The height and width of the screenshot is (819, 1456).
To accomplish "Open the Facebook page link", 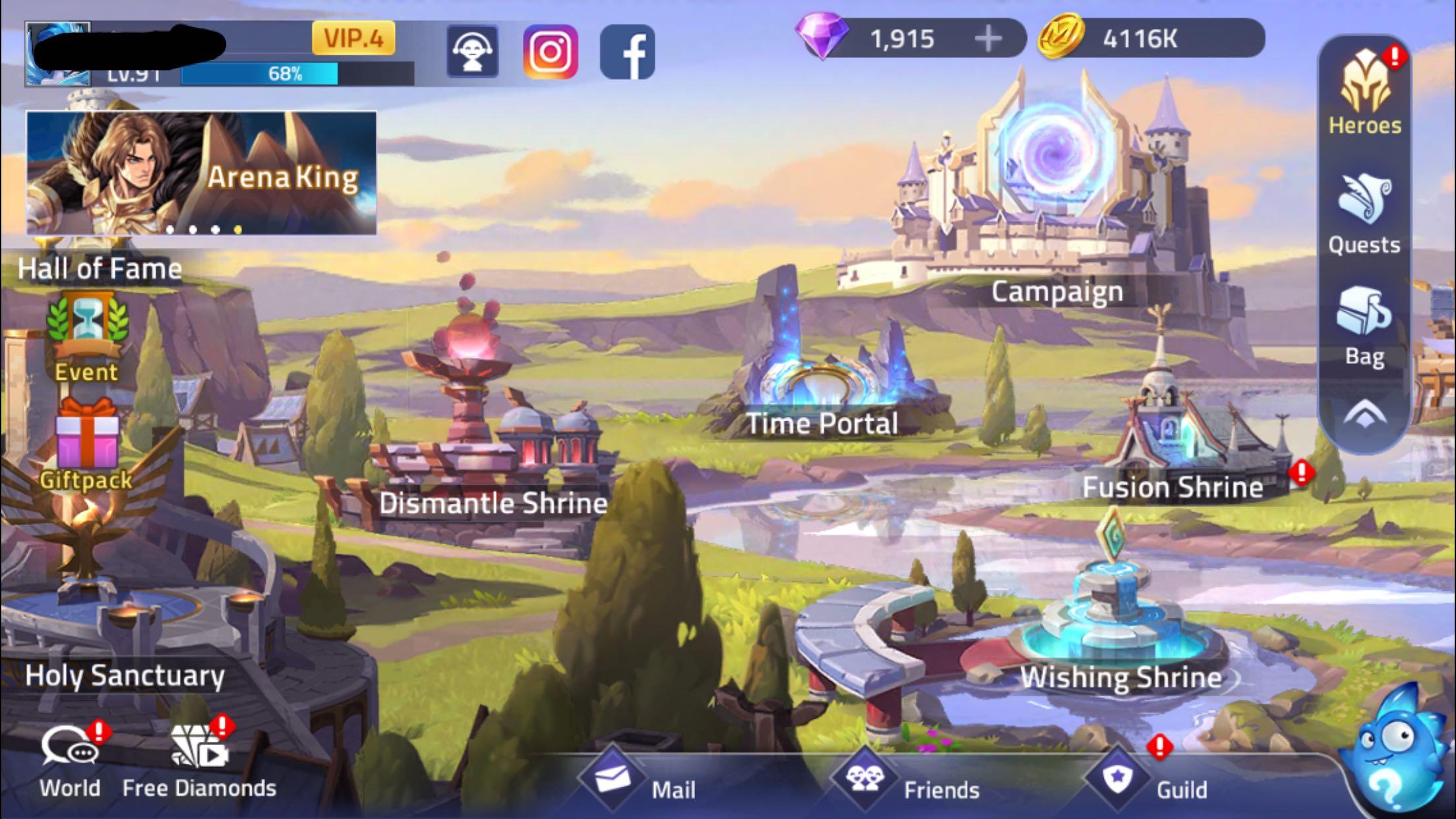I will pos(627,52).
